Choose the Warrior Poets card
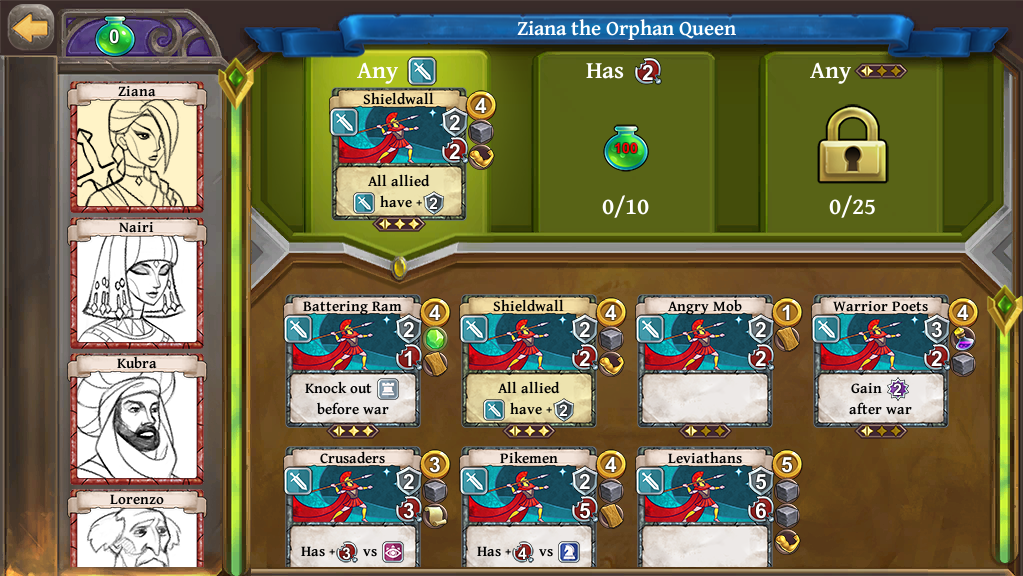1023x576 pixels. pyautogui.click(x=880, y=361)
